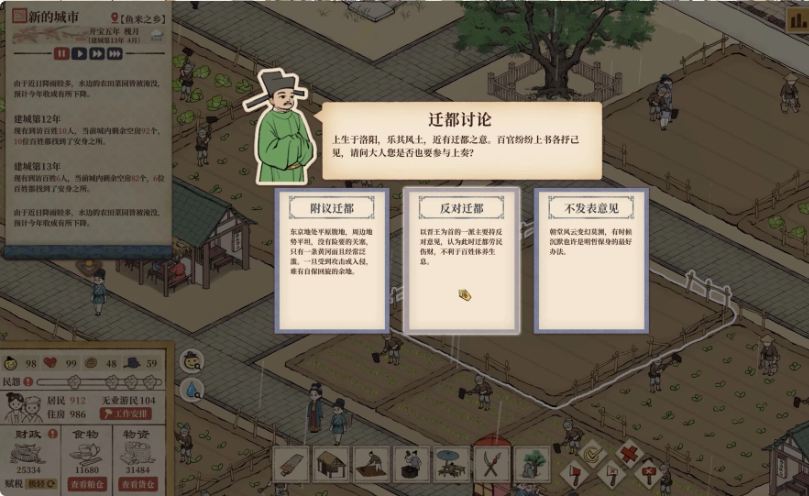The width and height of the screenshot is (809, 496).
Task: Pick the 不发表意见 option card
Action: (591, 260)
